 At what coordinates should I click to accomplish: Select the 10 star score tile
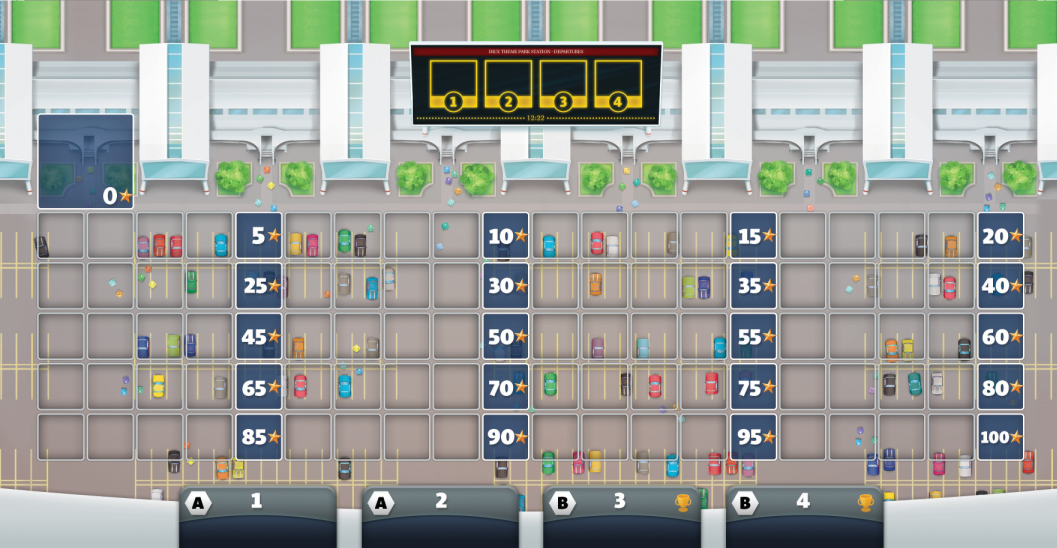[x=506, y=236]
